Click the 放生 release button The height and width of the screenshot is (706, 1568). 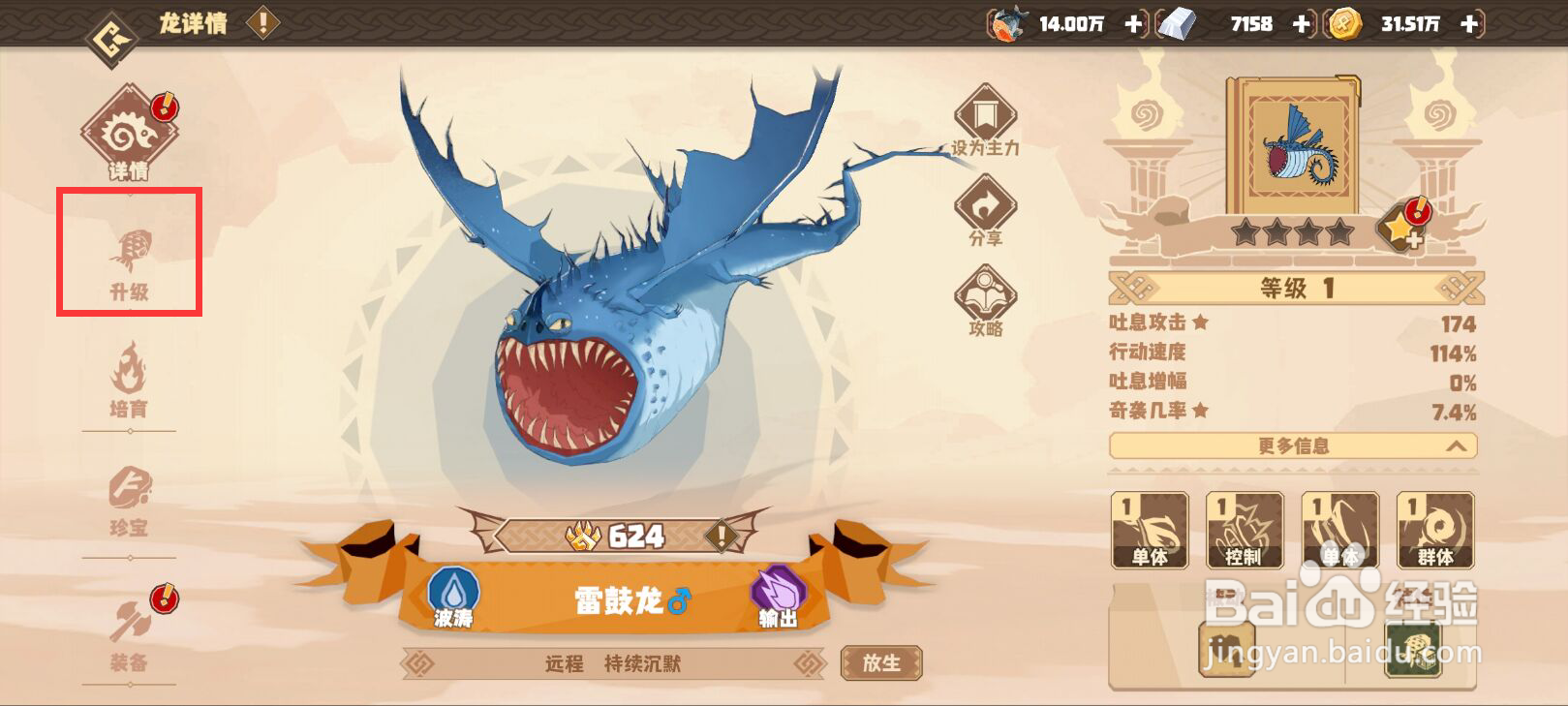[x=879, y=664]
